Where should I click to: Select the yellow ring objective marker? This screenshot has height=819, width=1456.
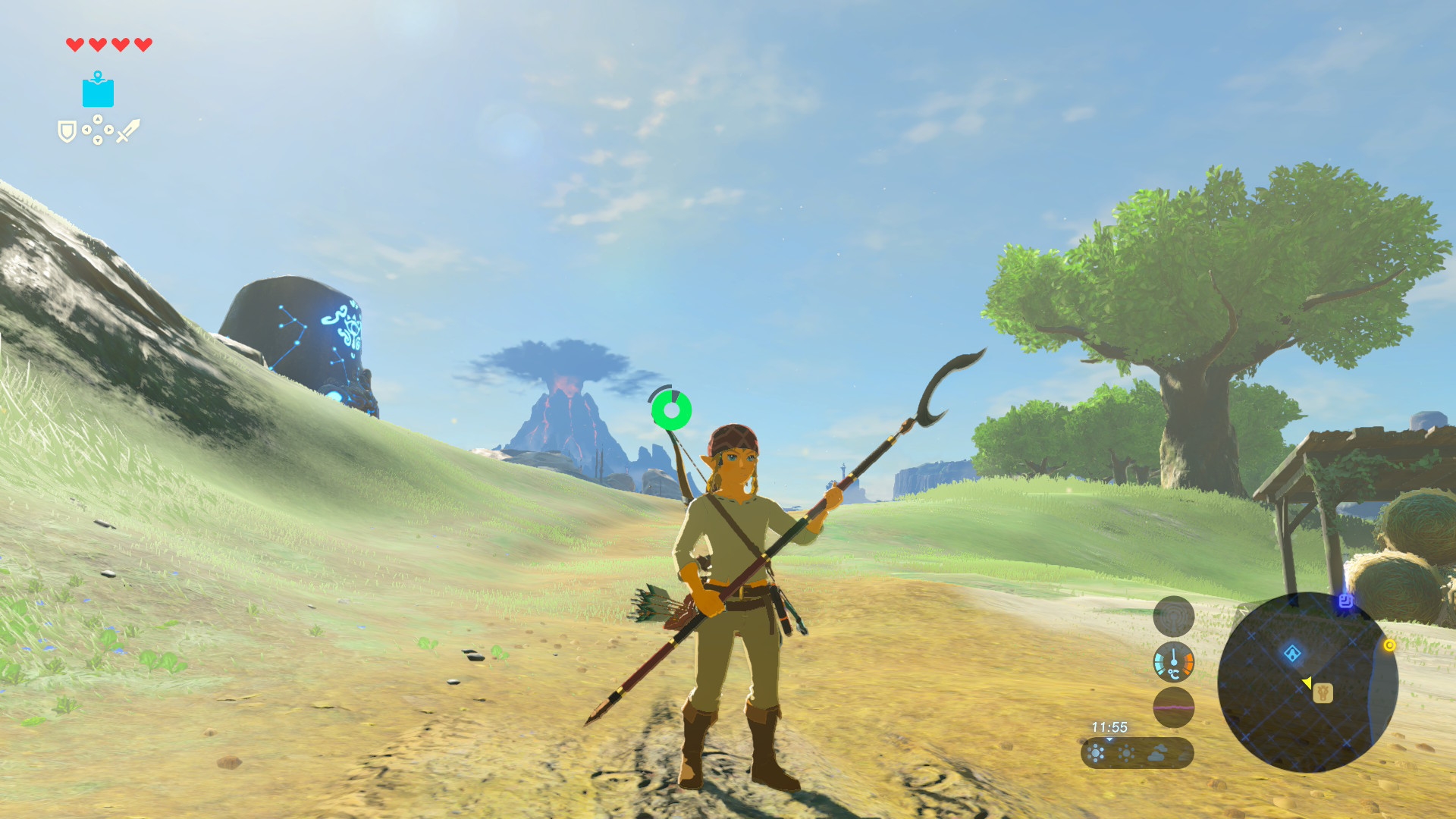[x=1389, y=645]
